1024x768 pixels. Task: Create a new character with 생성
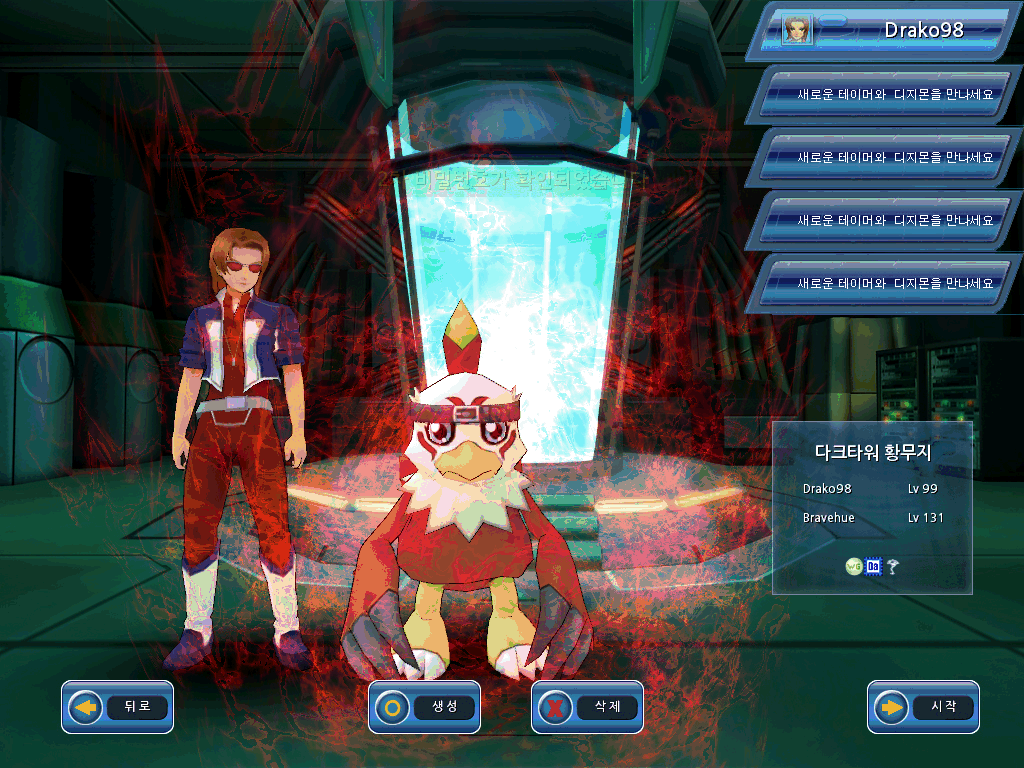point(425,707)
